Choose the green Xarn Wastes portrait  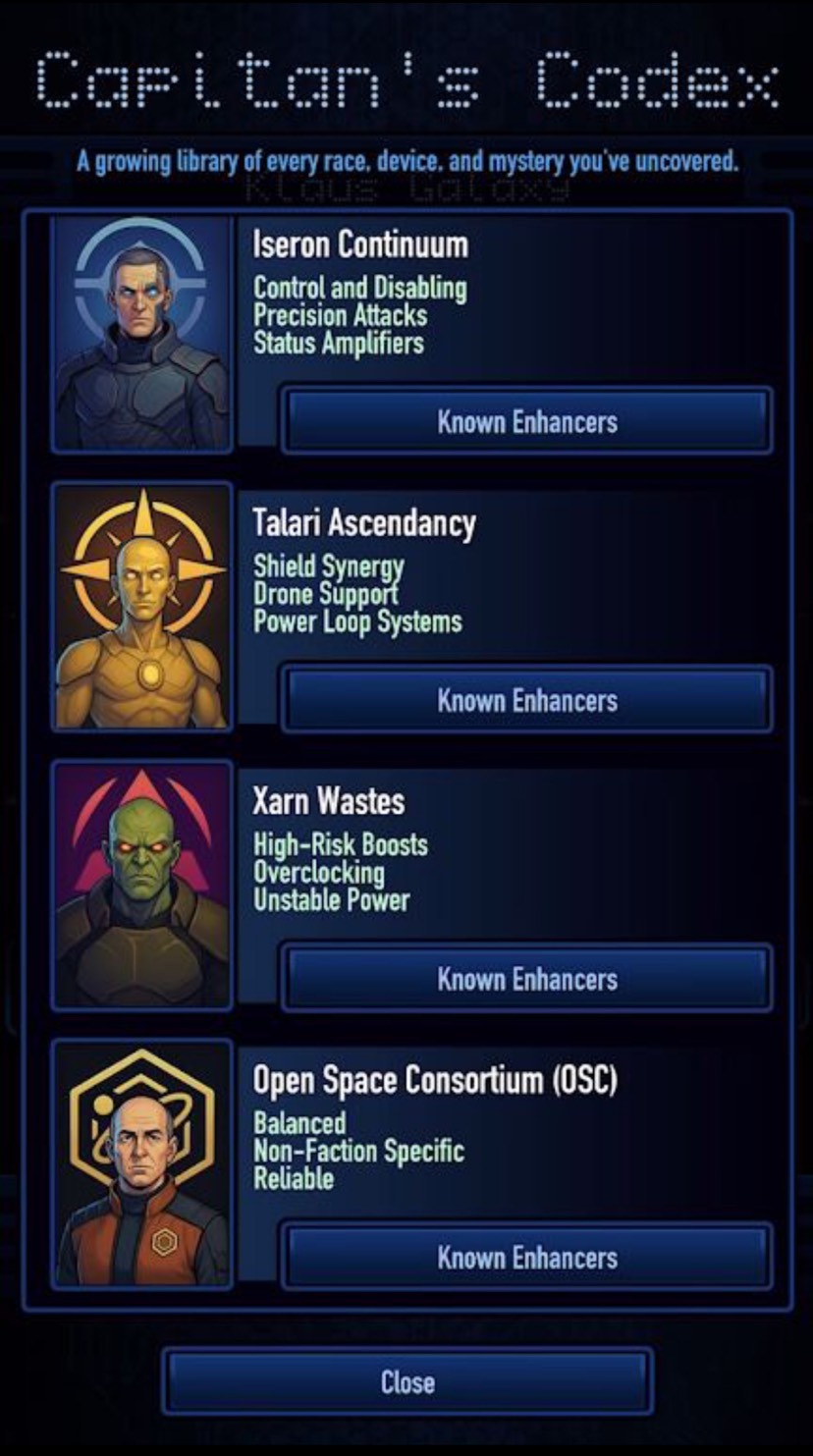(142, 886)
